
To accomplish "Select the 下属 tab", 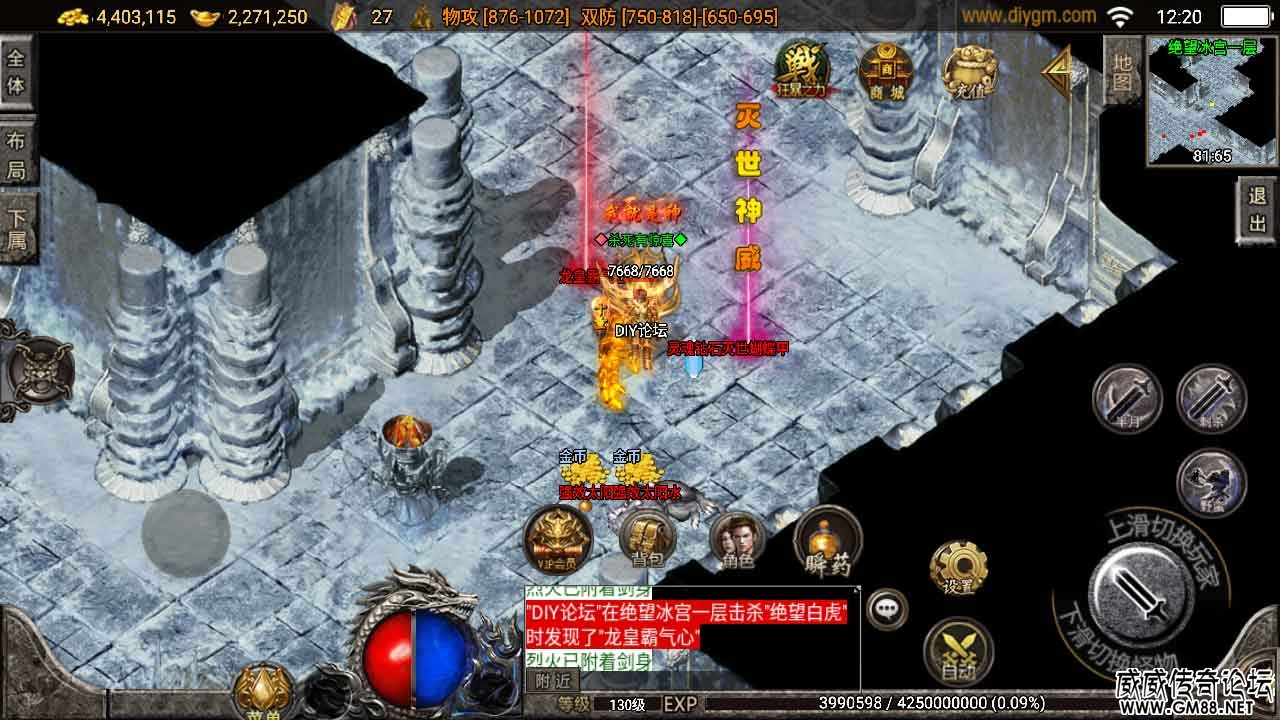I will [x=16, y=228].
